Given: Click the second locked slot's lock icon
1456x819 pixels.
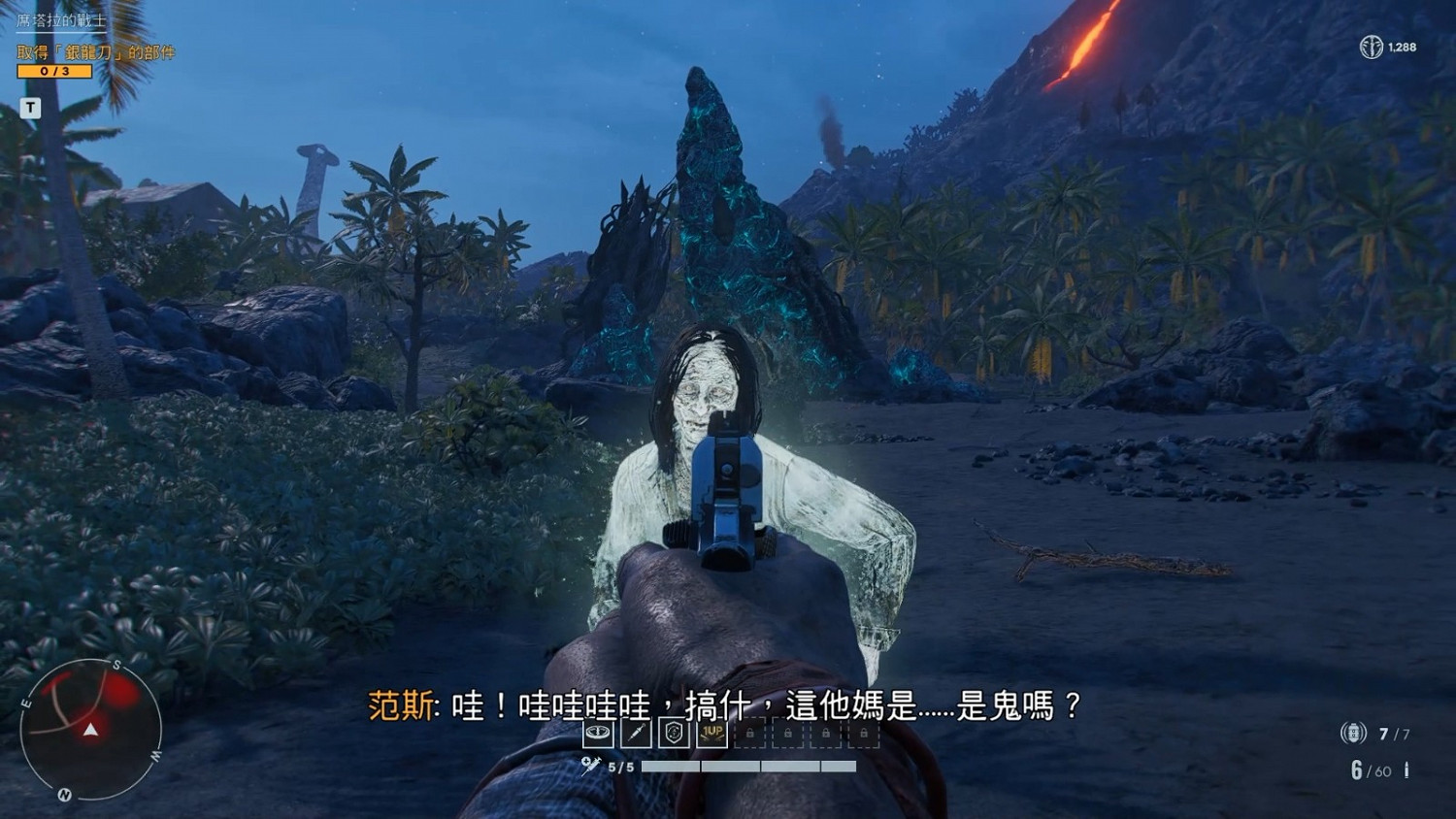Looking at the screenshot, I should [786, 735].
